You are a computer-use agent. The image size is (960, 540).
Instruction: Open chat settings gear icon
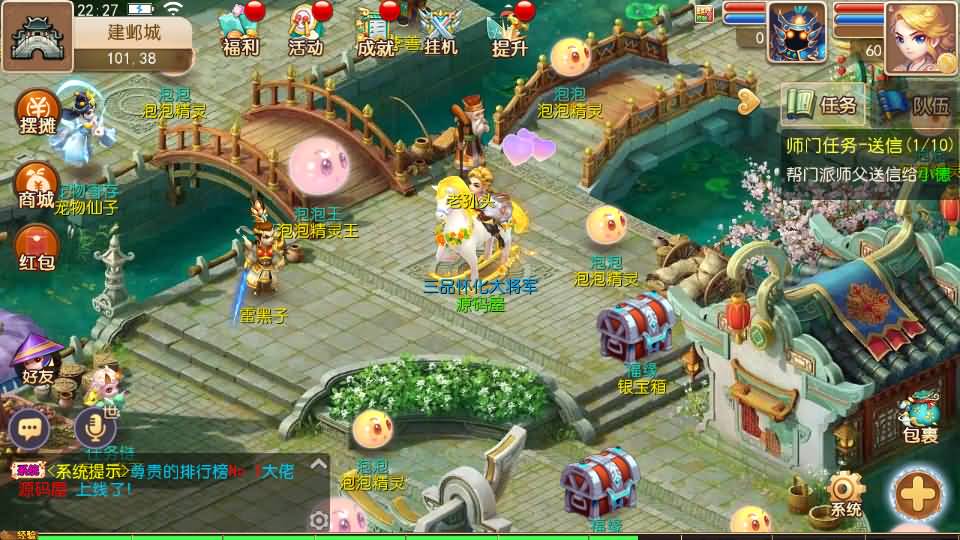[319, 520]
